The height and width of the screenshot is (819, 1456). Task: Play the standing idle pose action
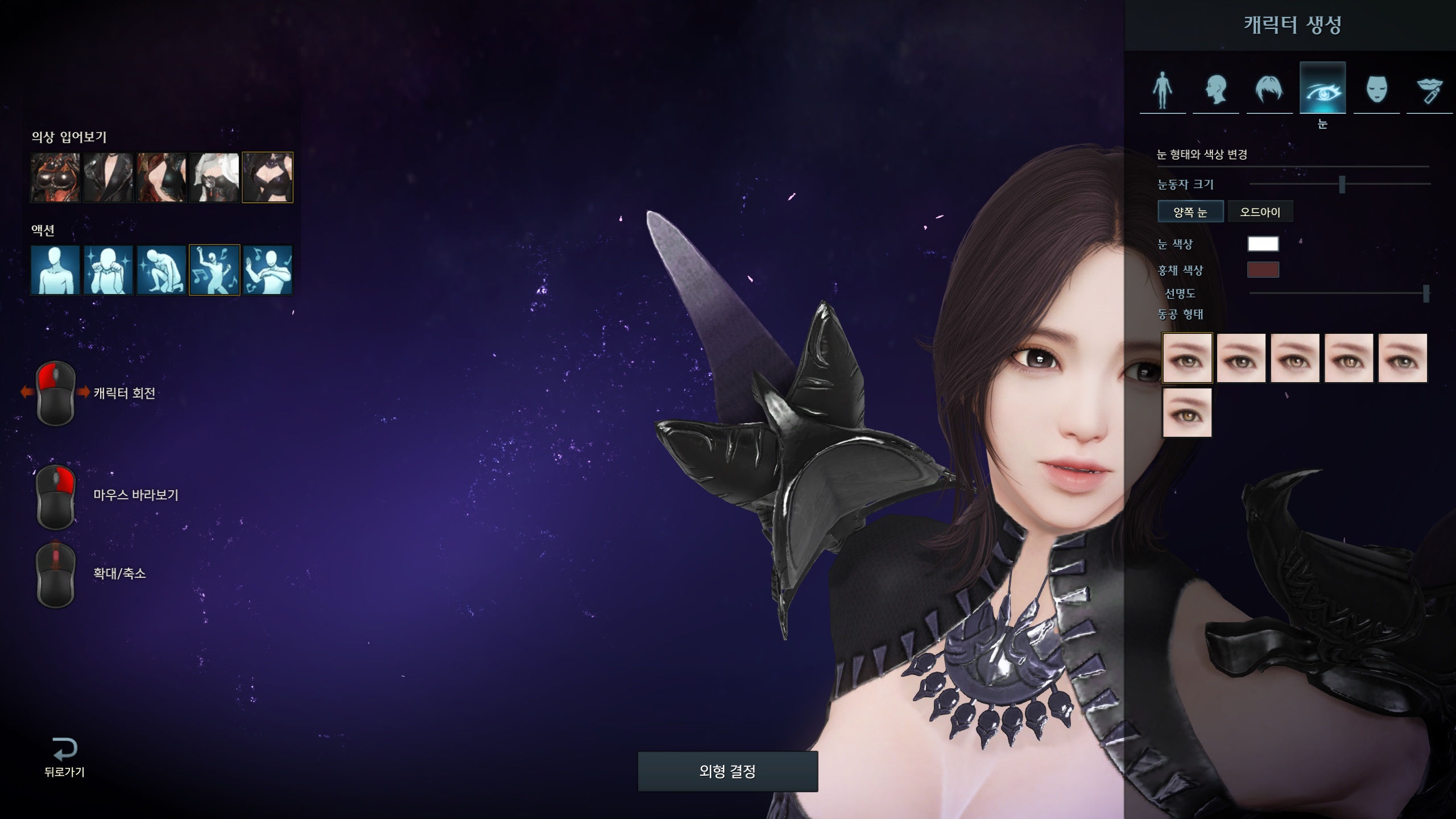[x=55, y=270]
